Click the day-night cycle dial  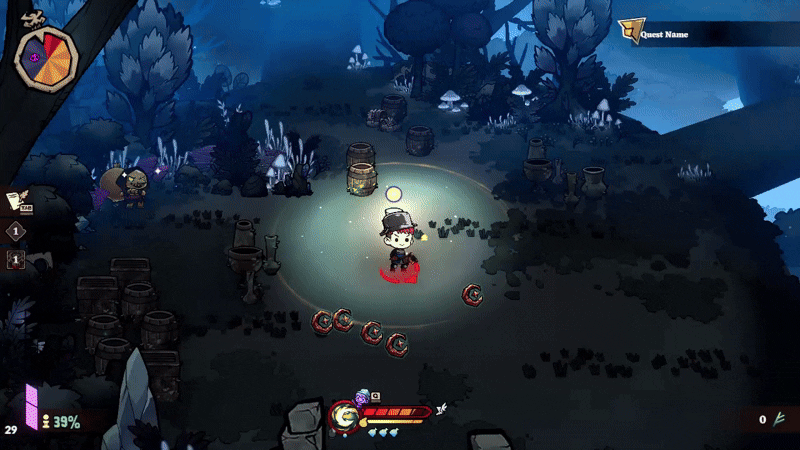(46, 58)
